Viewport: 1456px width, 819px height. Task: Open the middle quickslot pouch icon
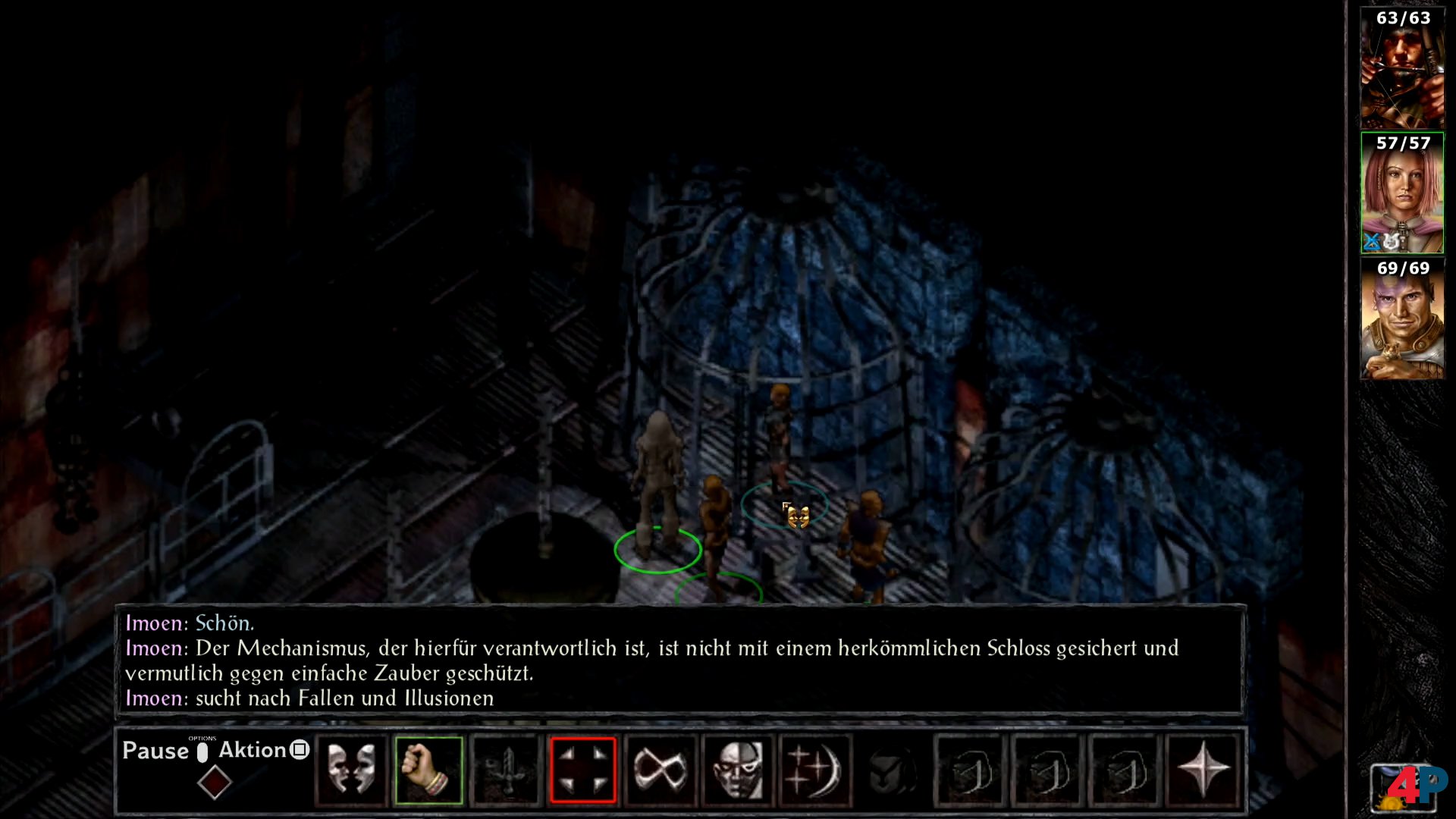[x=1049, y=769]
